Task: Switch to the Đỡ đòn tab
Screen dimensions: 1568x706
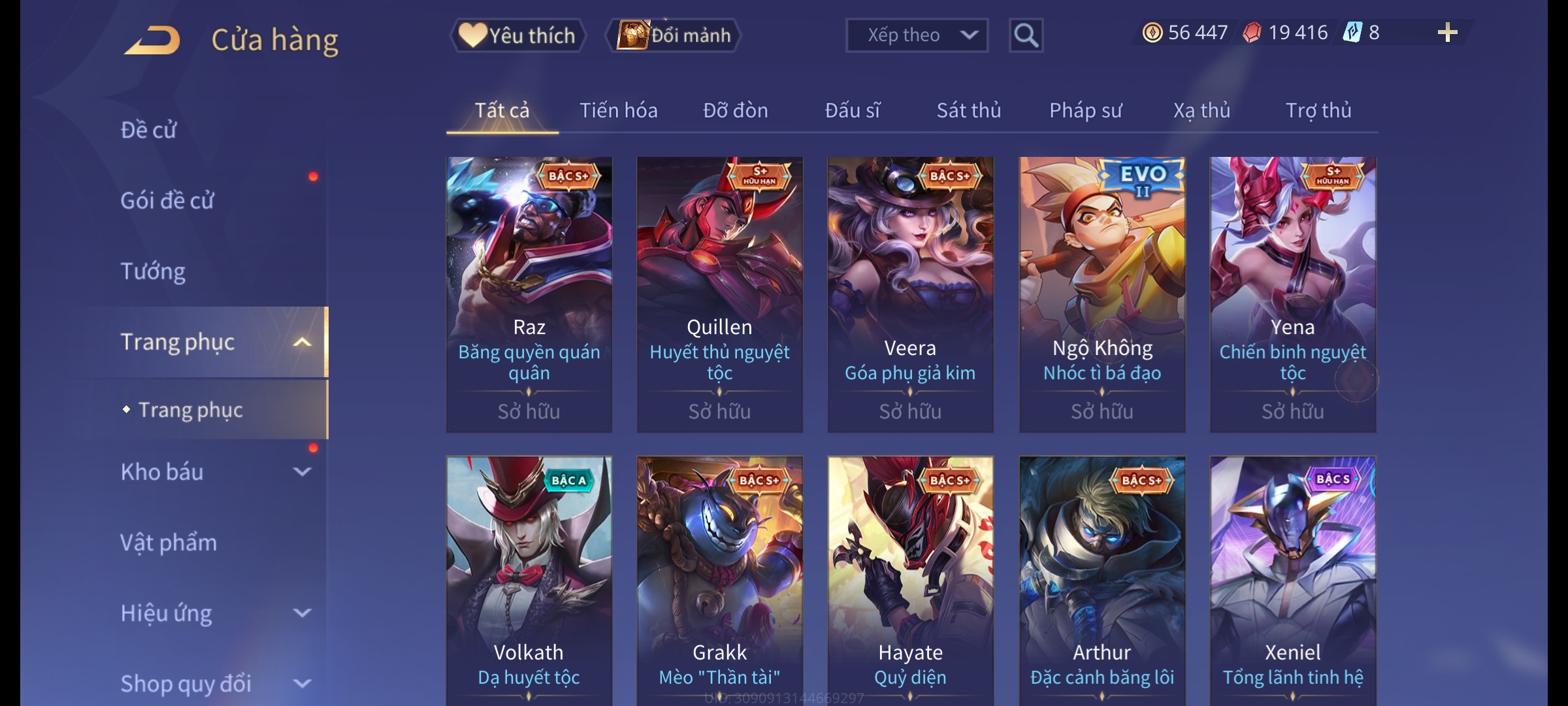Action: (735, 110)
